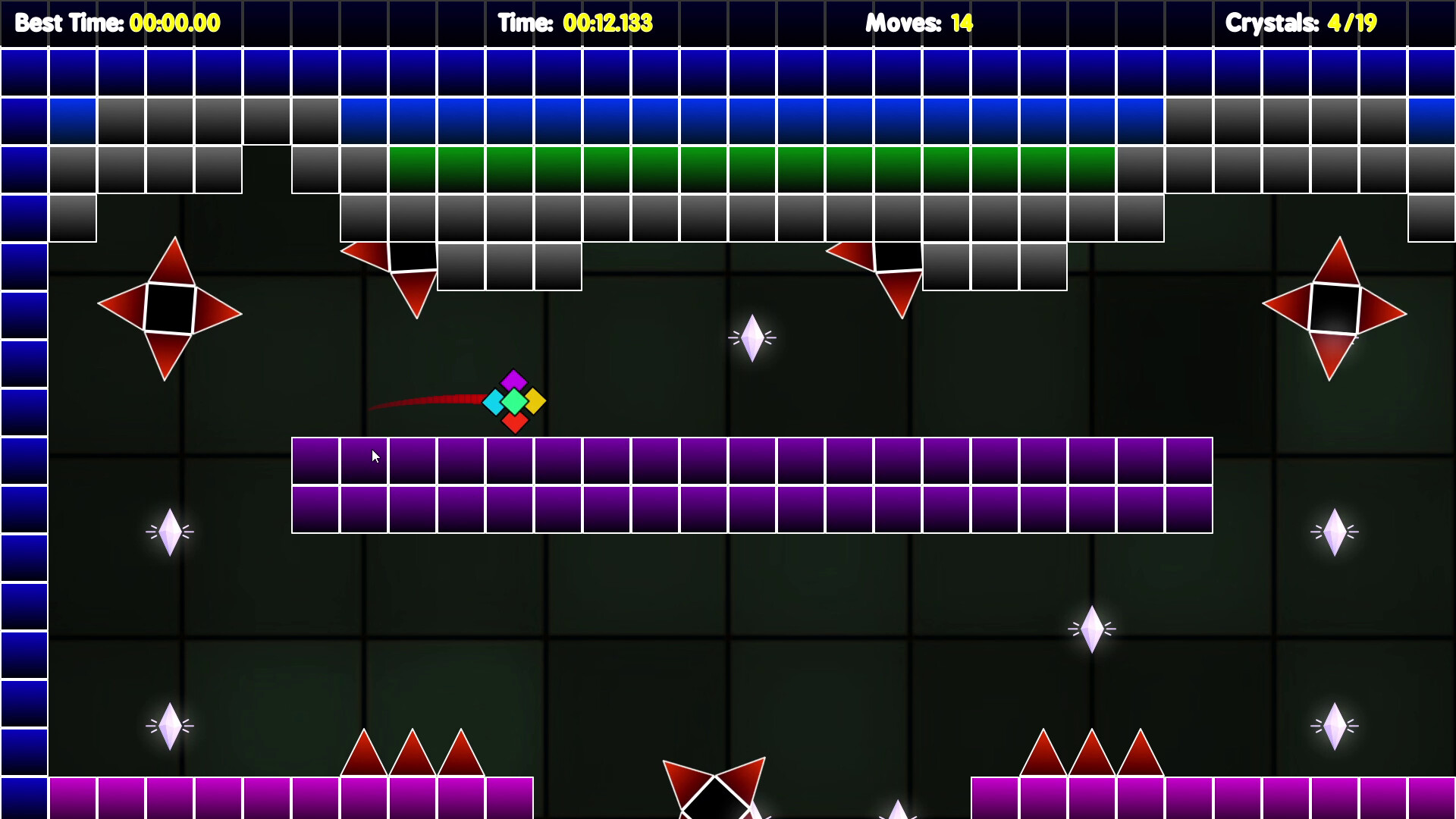The height and width of the screenshot is (819, 1456).
Task: Select the glowing crystal near top center
Action: click(x=752, y=338)
